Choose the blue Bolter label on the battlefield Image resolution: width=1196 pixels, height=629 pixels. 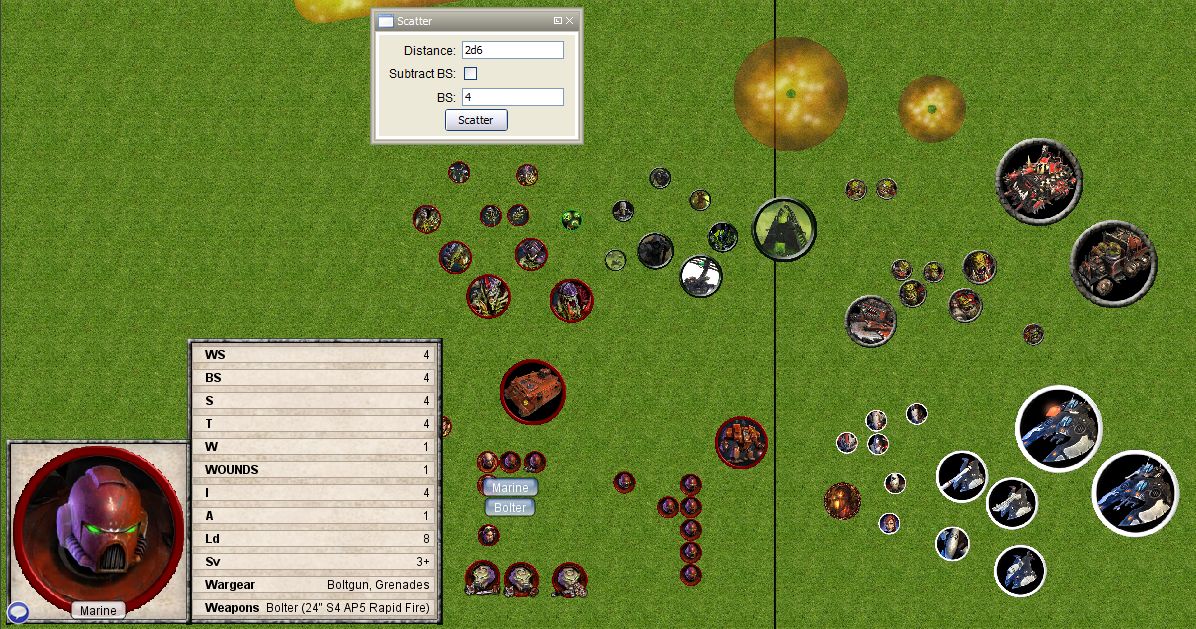pos(510,507)
